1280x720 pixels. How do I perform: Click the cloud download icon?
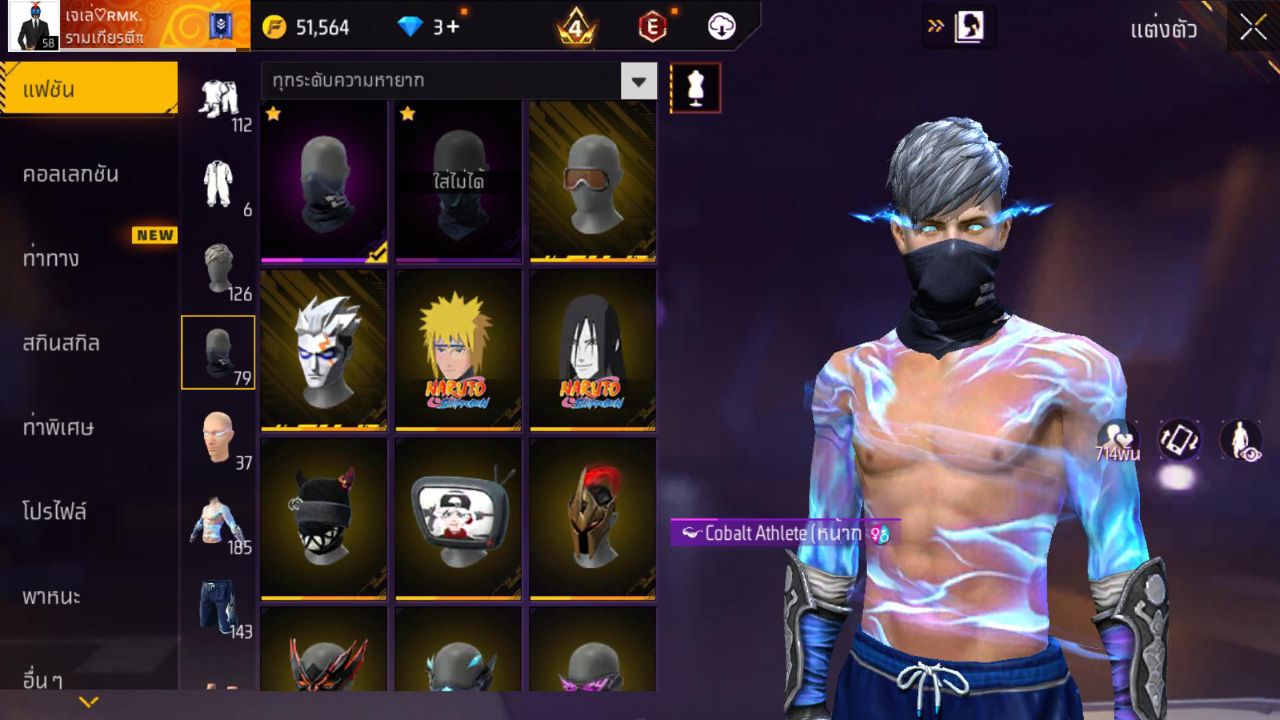tap(721, 27)
